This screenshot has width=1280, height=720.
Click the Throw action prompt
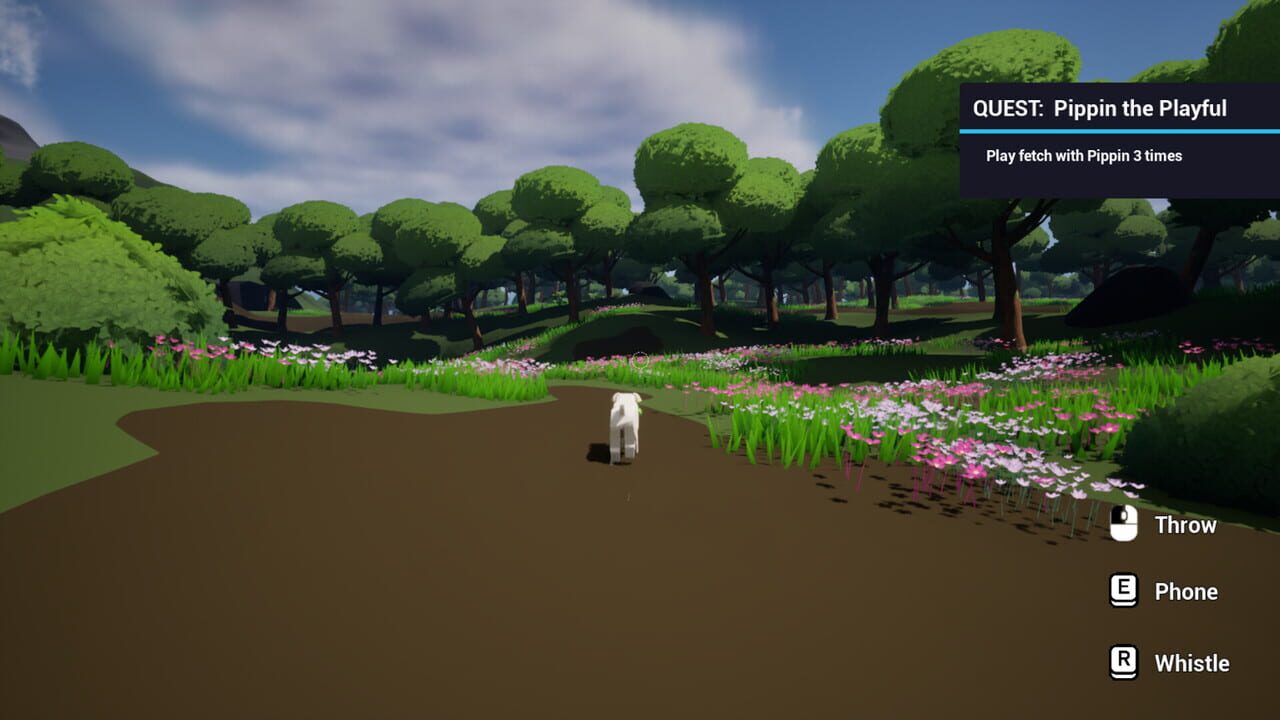click(x=1185, y=525)
